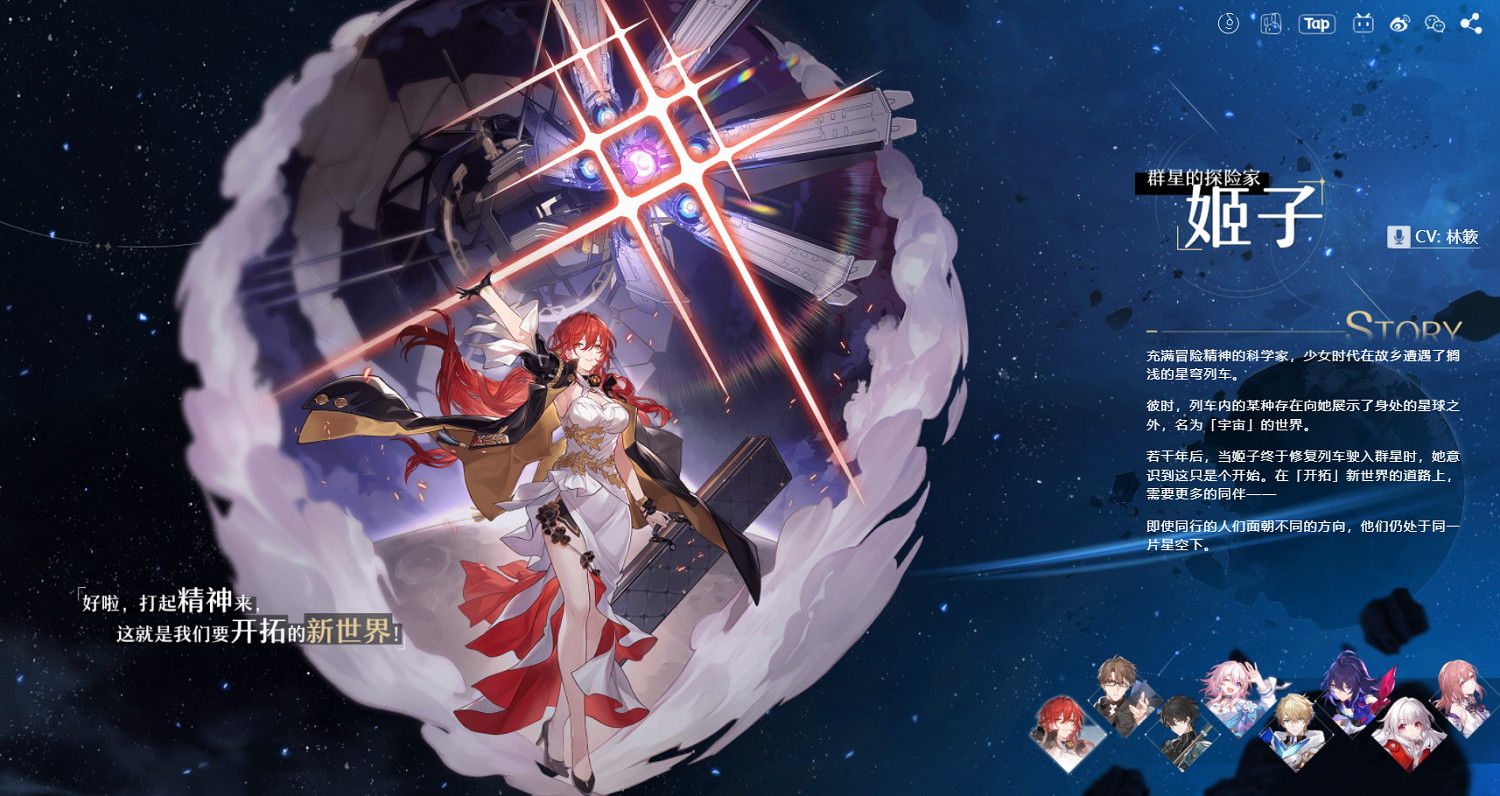
Task: Open the WeChat chat-bubbles icon
Action: [1434, 23]
